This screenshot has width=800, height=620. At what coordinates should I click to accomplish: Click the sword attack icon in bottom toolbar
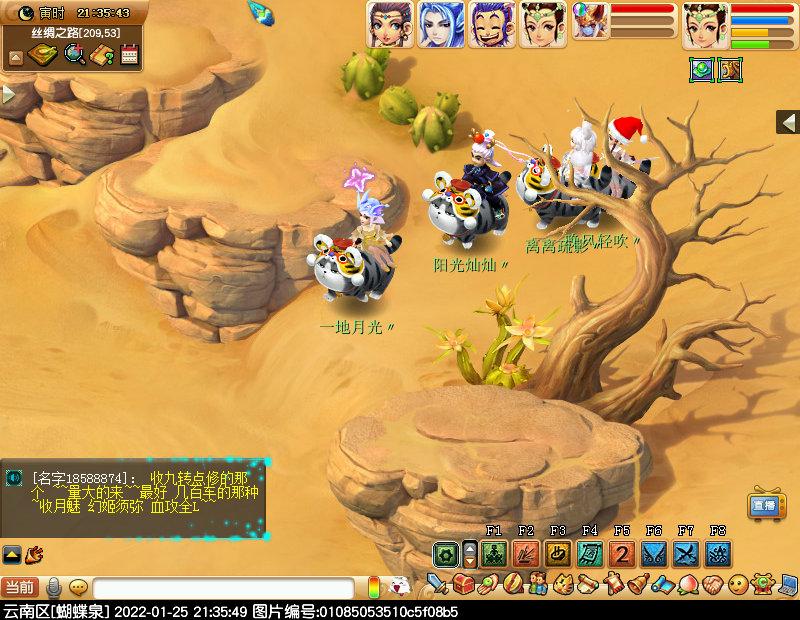tap(436, 583)
